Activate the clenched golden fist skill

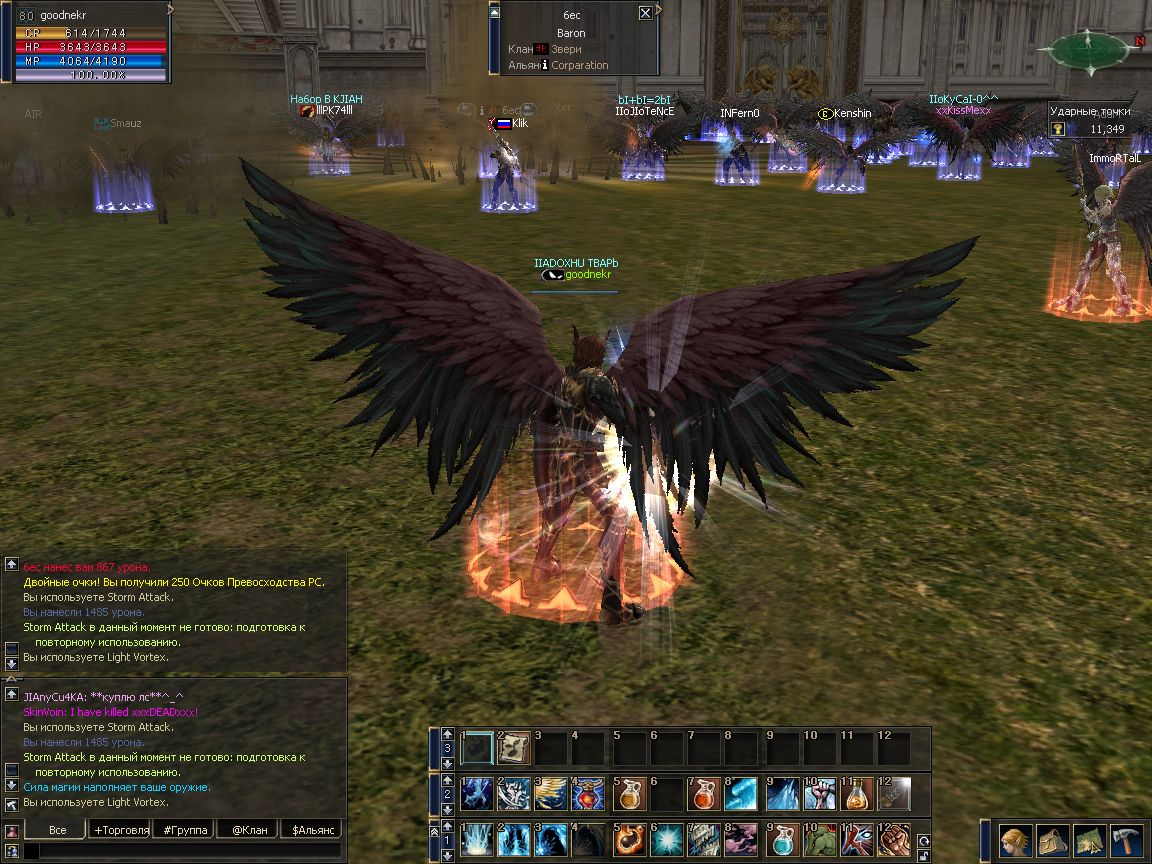click(x=894, y=840)
